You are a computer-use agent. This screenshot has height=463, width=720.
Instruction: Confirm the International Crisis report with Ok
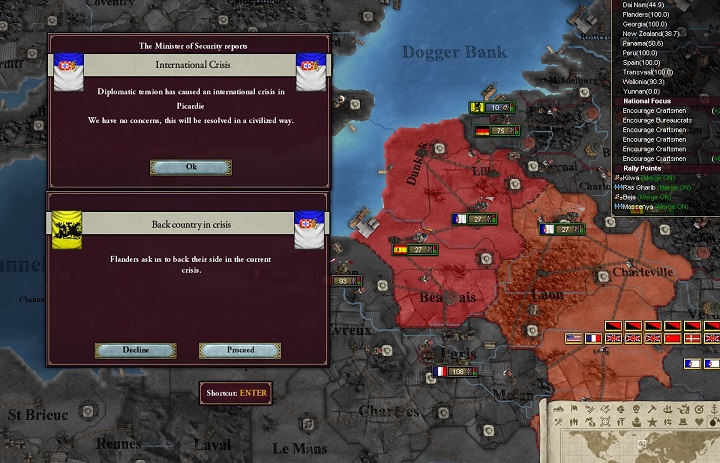[190, 167]
